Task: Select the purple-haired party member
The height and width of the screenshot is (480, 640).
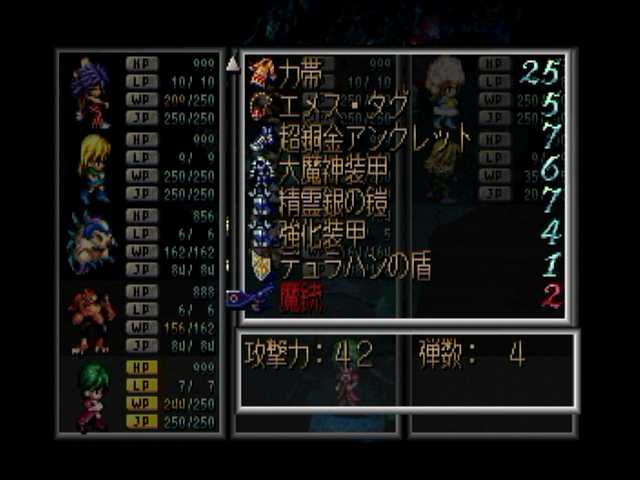Action: (x=90, y=88)
